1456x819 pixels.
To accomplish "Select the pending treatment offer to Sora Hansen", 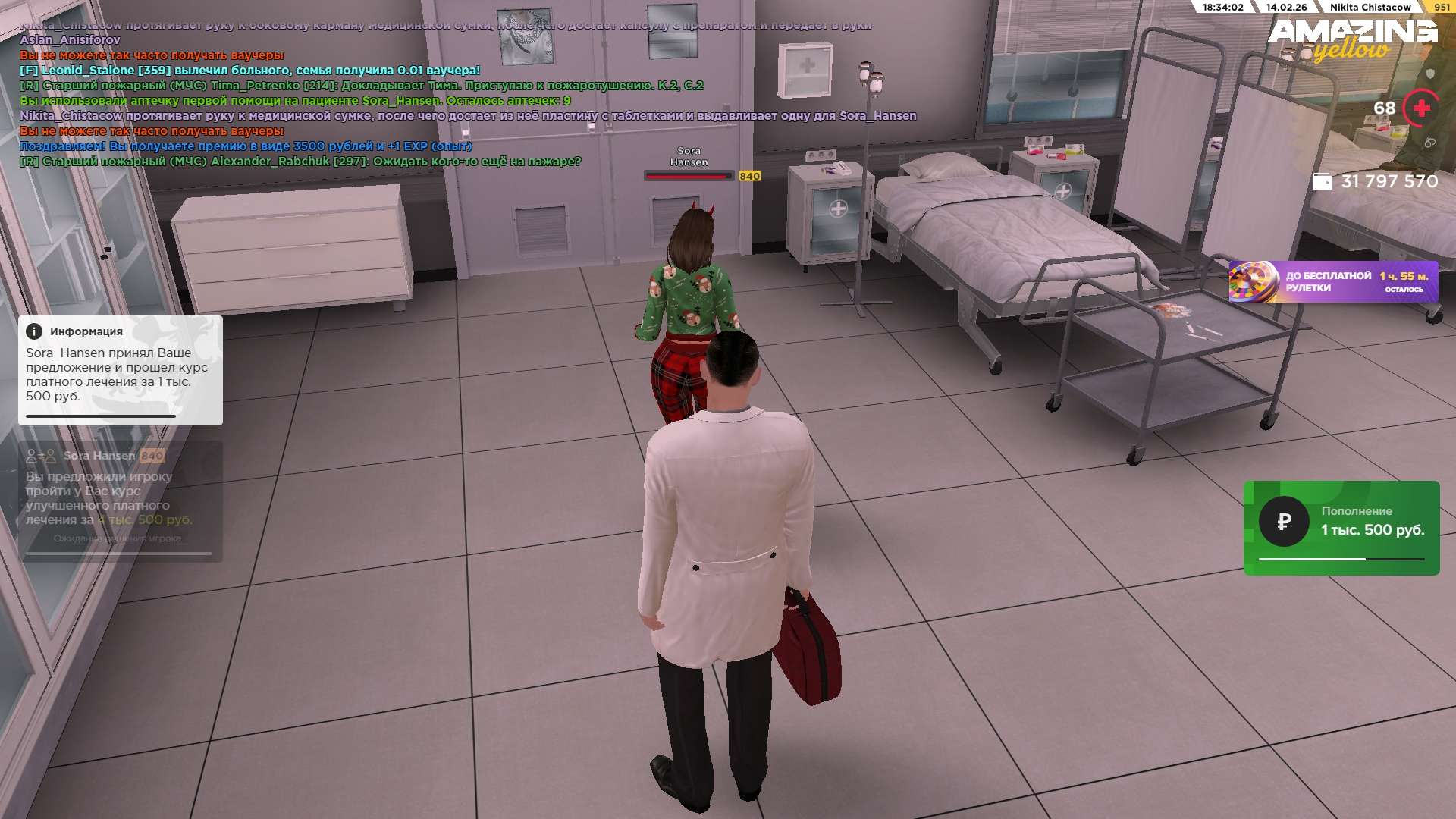I will [120, 500].
